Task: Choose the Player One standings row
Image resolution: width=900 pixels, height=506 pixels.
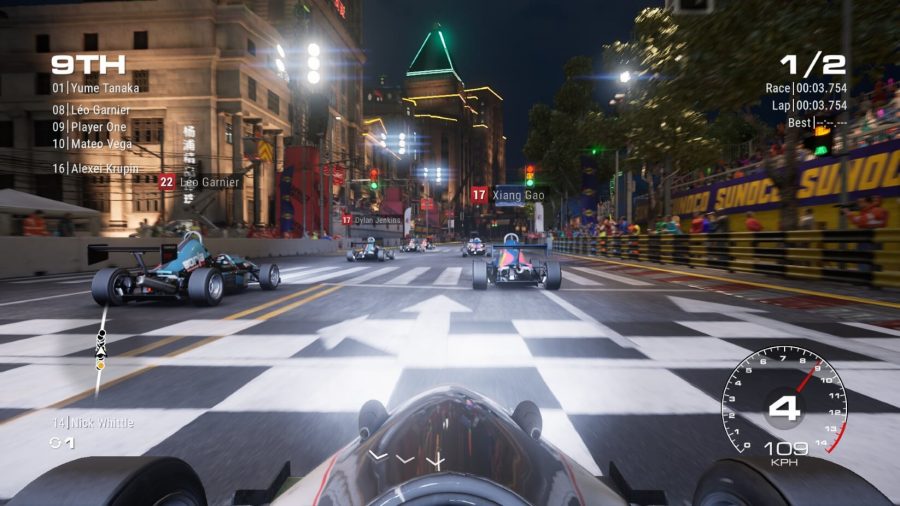Action: 90,127
